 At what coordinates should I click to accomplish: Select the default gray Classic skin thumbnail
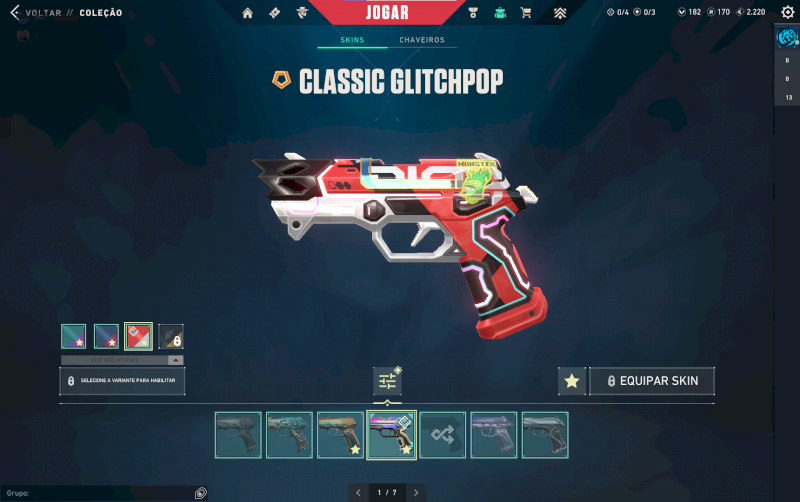pyautogui.click(x=238, y=435)
